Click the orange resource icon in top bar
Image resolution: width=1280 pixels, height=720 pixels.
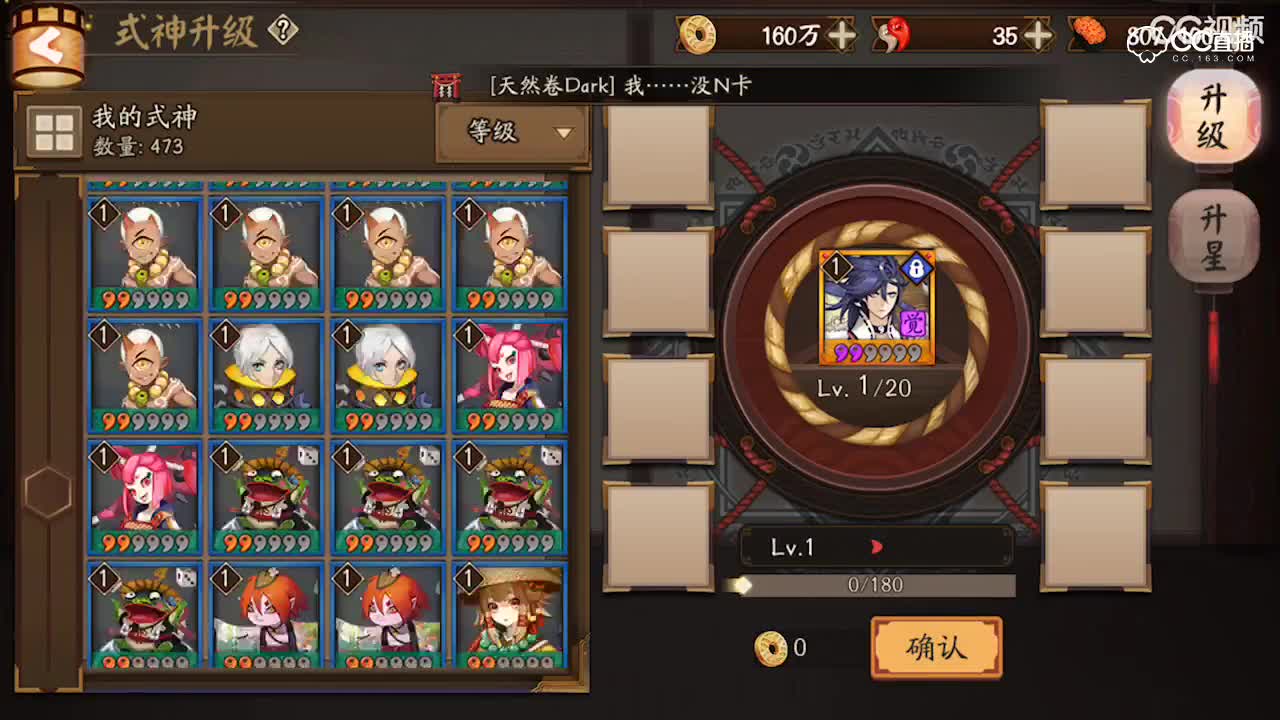point(1090,35)
